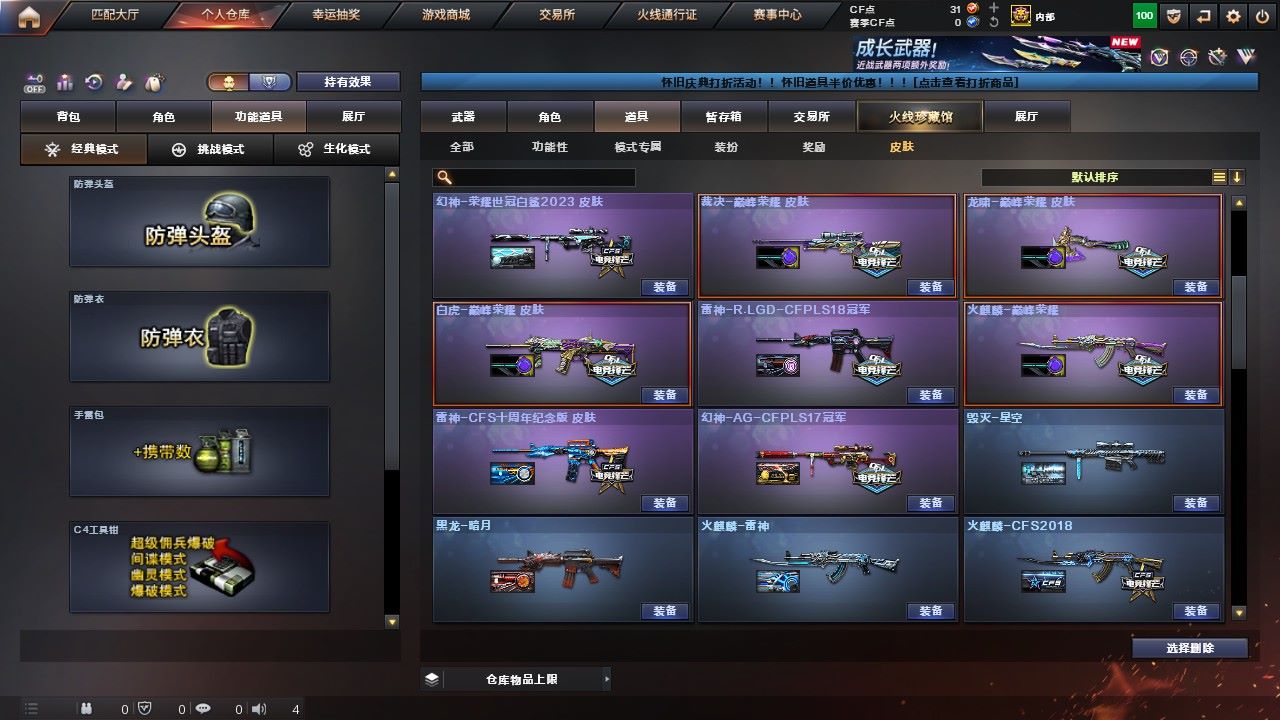Equip the 毁灭-星空 skin
The image size is (1280, 720).
click(x=1196, y=503)
